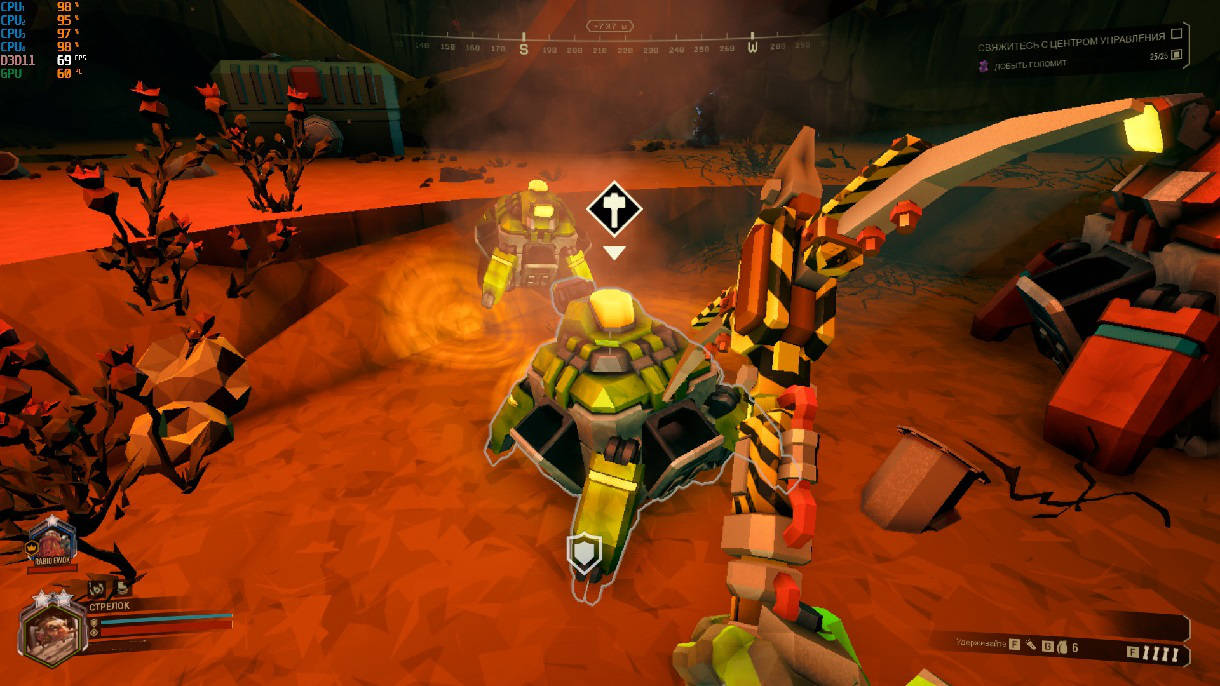Screen dimensions: 1220x686
Task: Click the compass strip at the top
Action: pyautogui.click(x=609, y=46)
